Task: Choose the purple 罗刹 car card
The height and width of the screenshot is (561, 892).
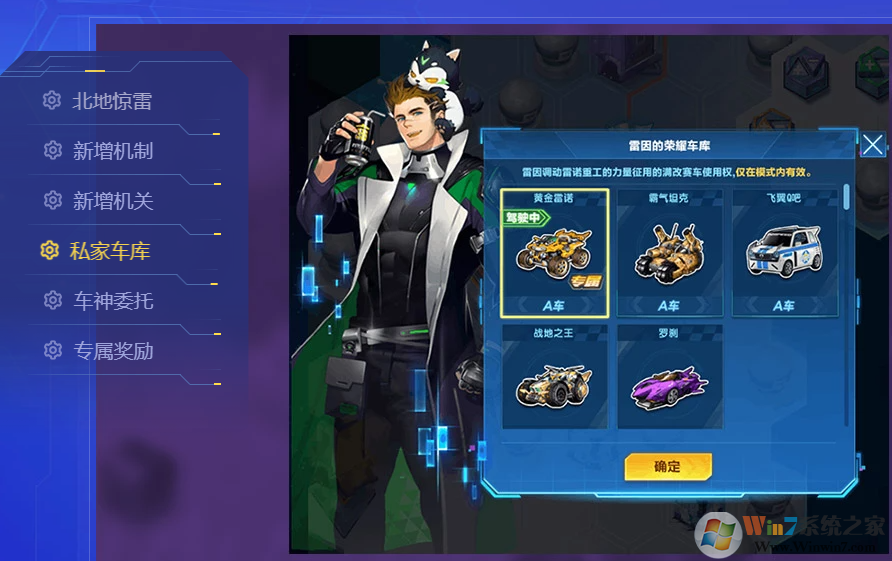Action: pyautogui.click(x=669, y=377)
